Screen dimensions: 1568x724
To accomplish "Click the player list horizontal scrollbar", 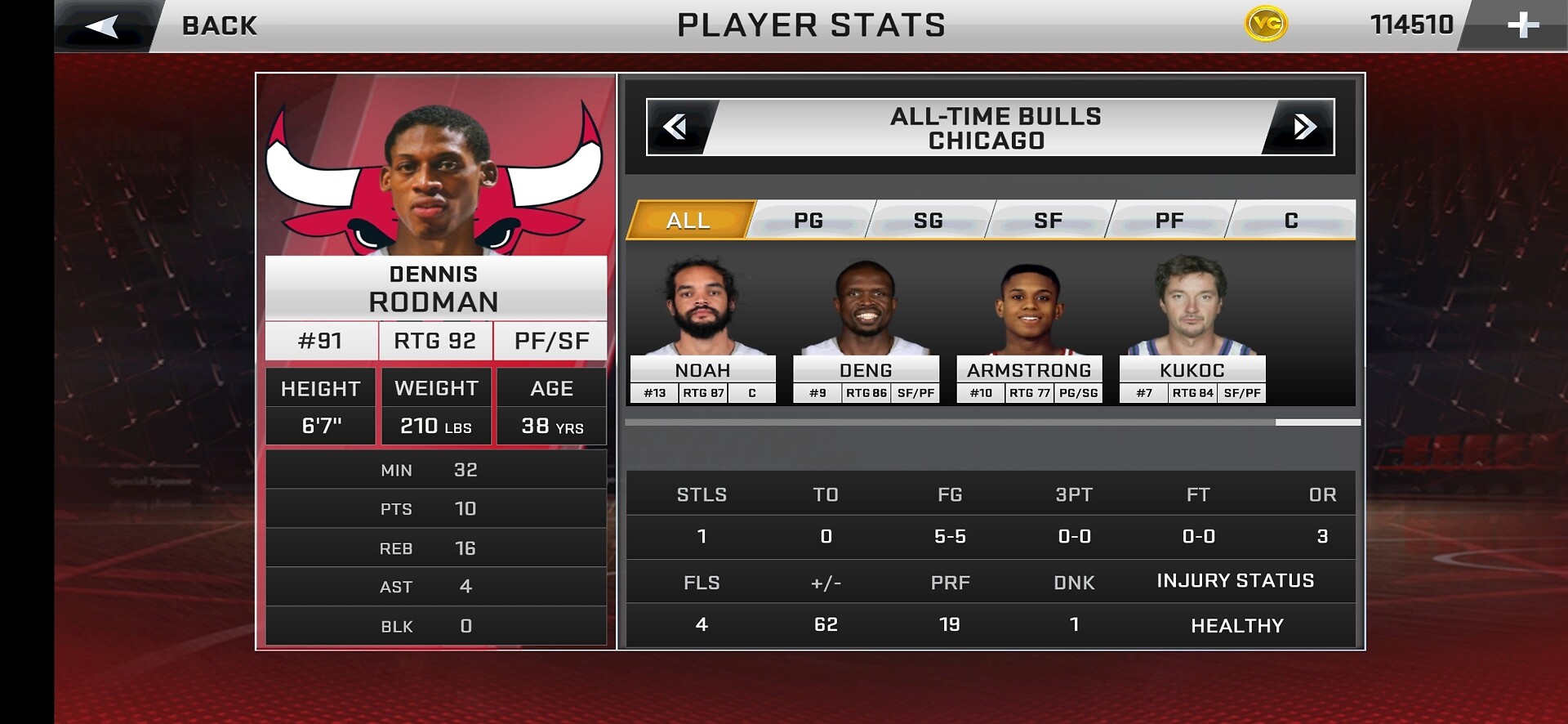I will click(x=1317, y=422).
